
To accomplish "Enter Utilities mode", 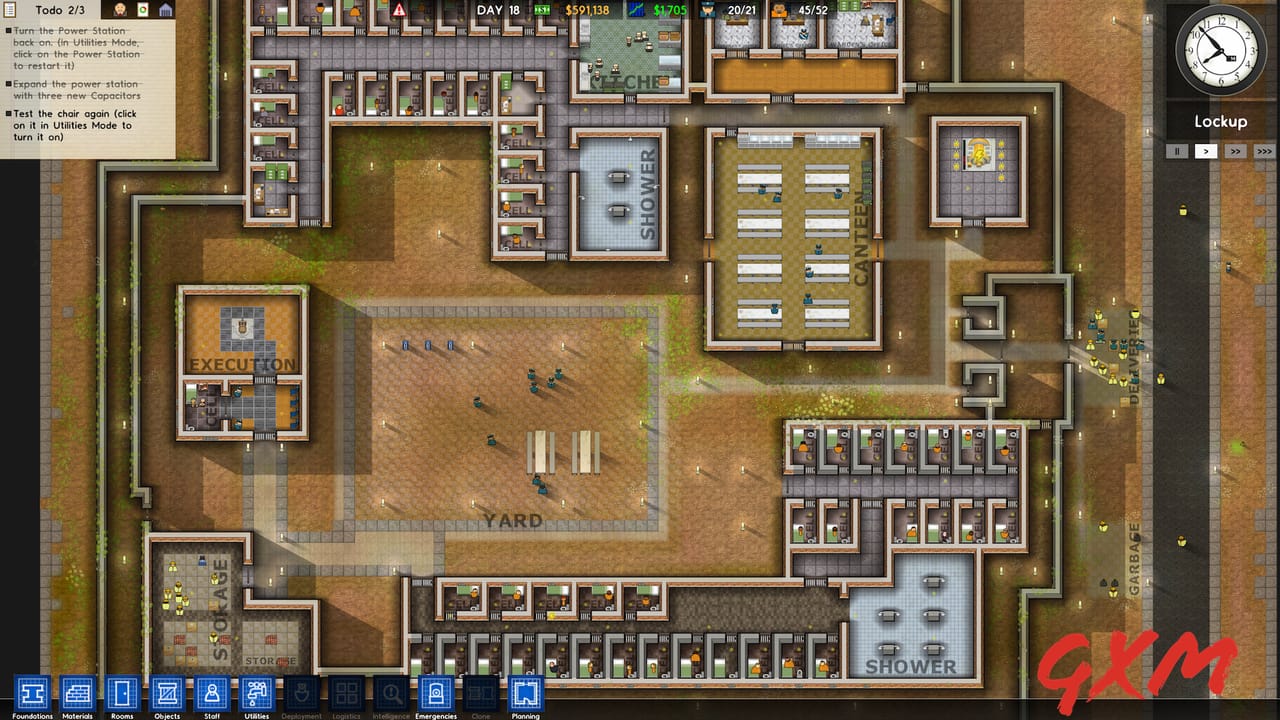I will 256,693.
